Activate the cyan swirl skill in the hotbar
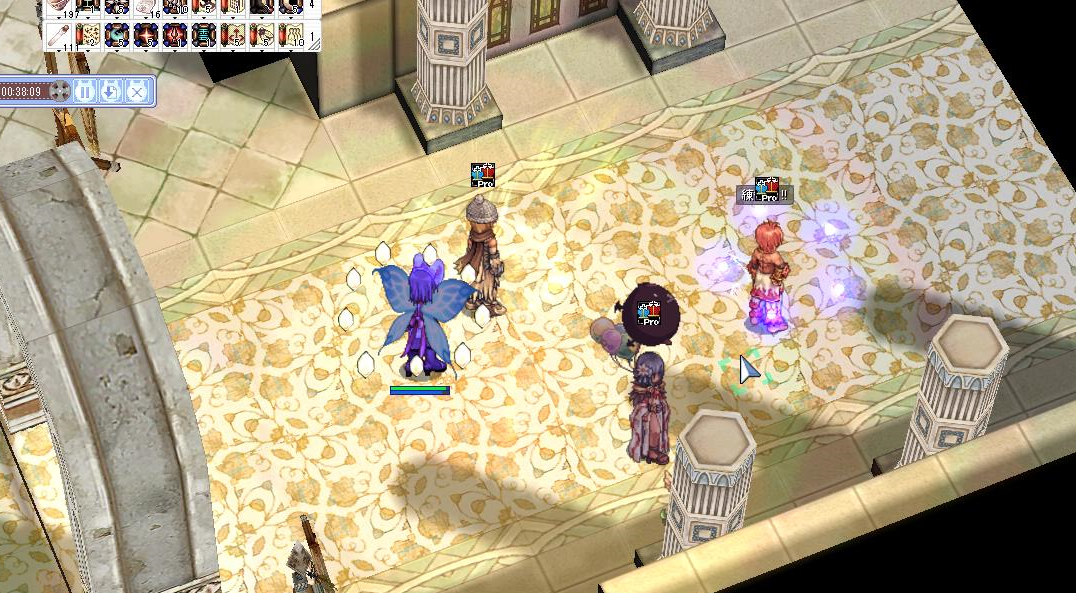The image size is (1076, 593). coord(116,35)
